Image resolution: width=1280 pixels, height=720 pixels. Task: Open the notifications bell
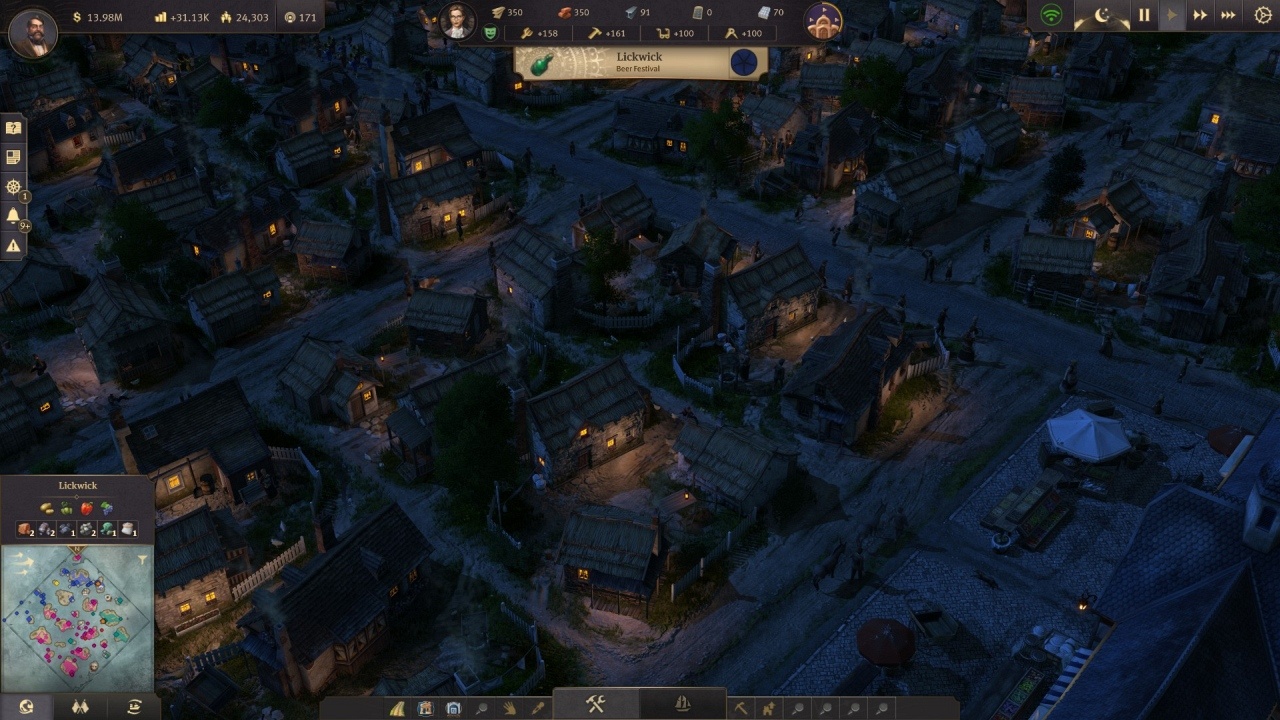pos(13,215)
